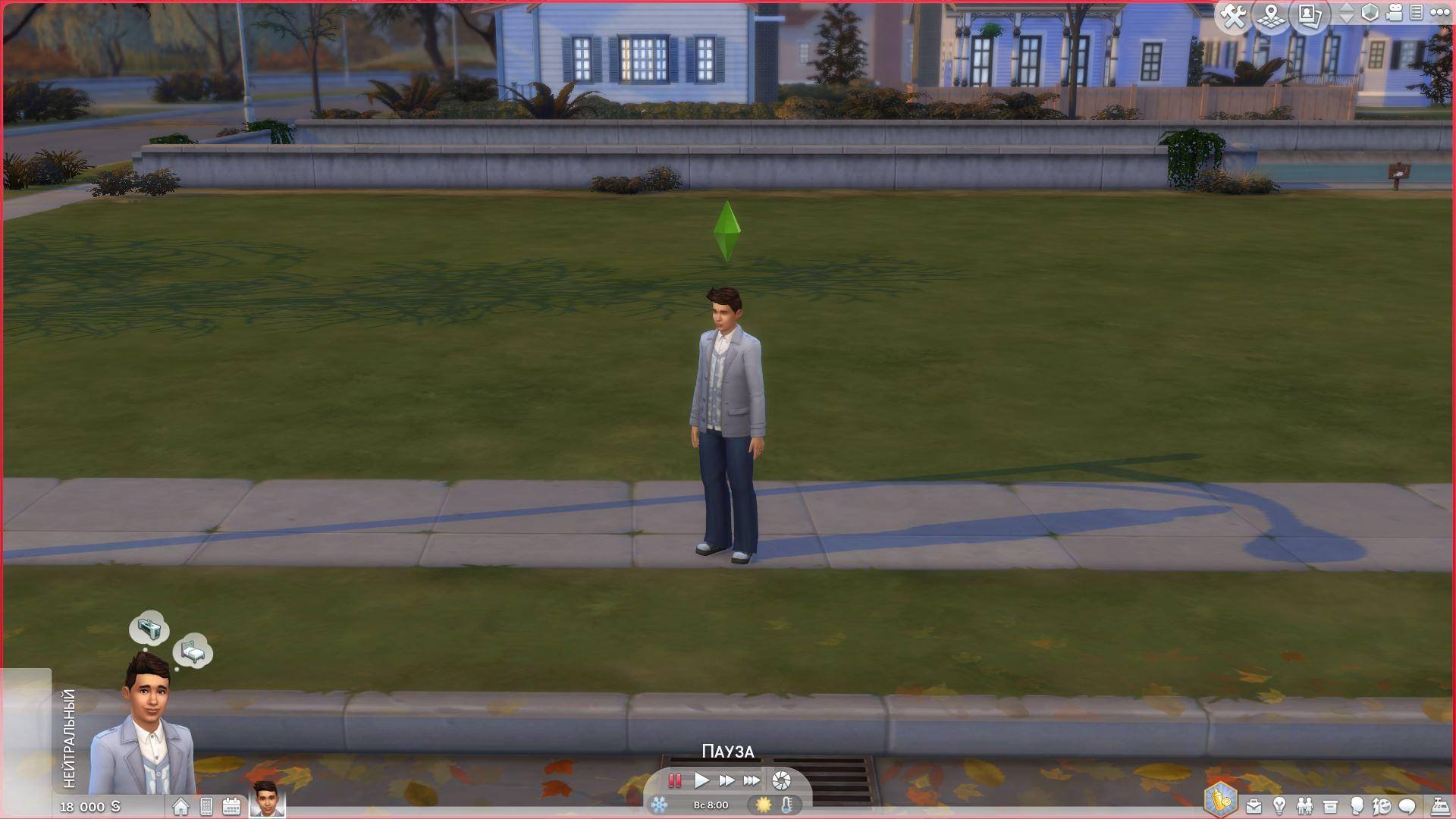The width and height of the screenshot is (1456, 819).
Task: Open the game options list icon
Action: tap(1416, 13)
